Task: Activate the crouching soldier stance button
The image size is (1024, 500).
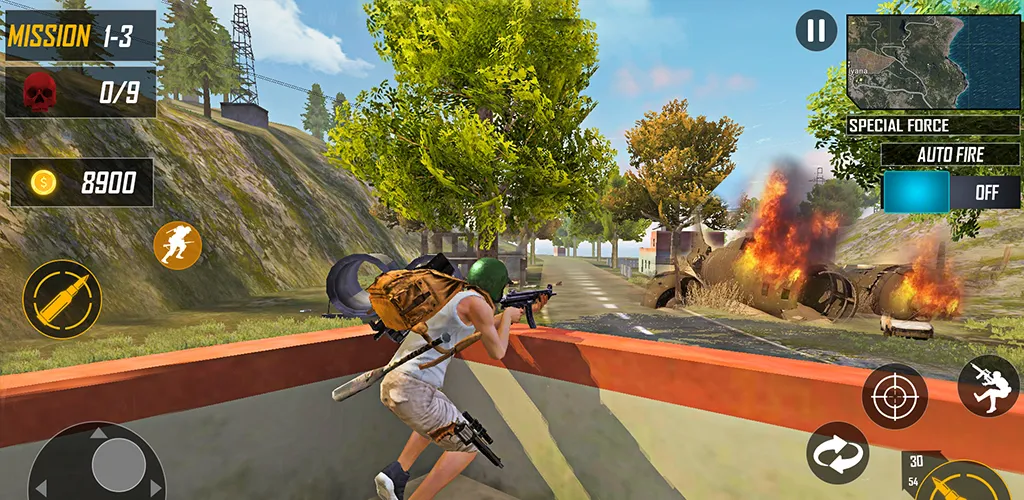Action: tap(988, 386)
